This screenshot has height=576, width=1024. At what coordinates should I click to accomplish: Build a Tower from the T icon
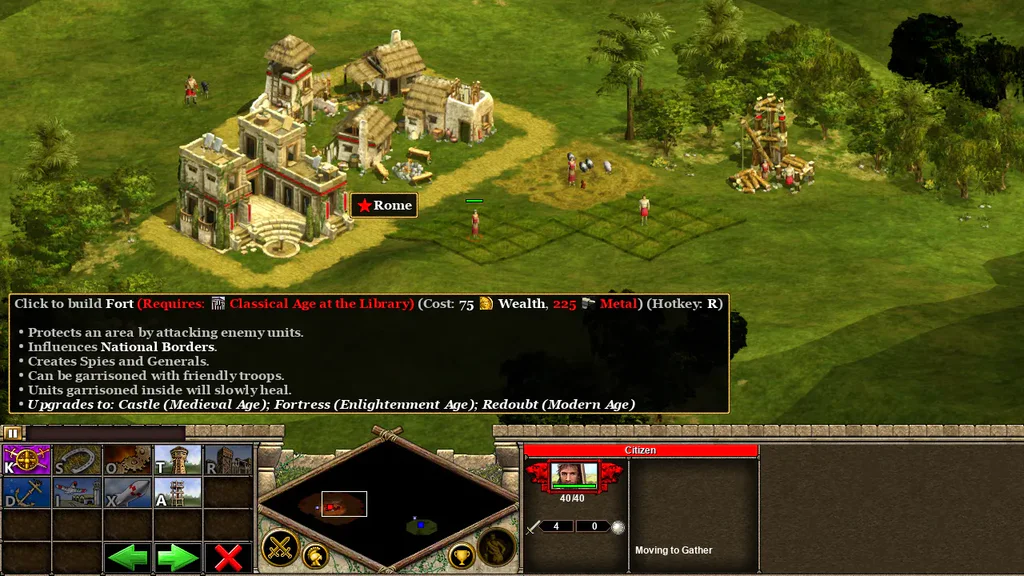[177, 460]
